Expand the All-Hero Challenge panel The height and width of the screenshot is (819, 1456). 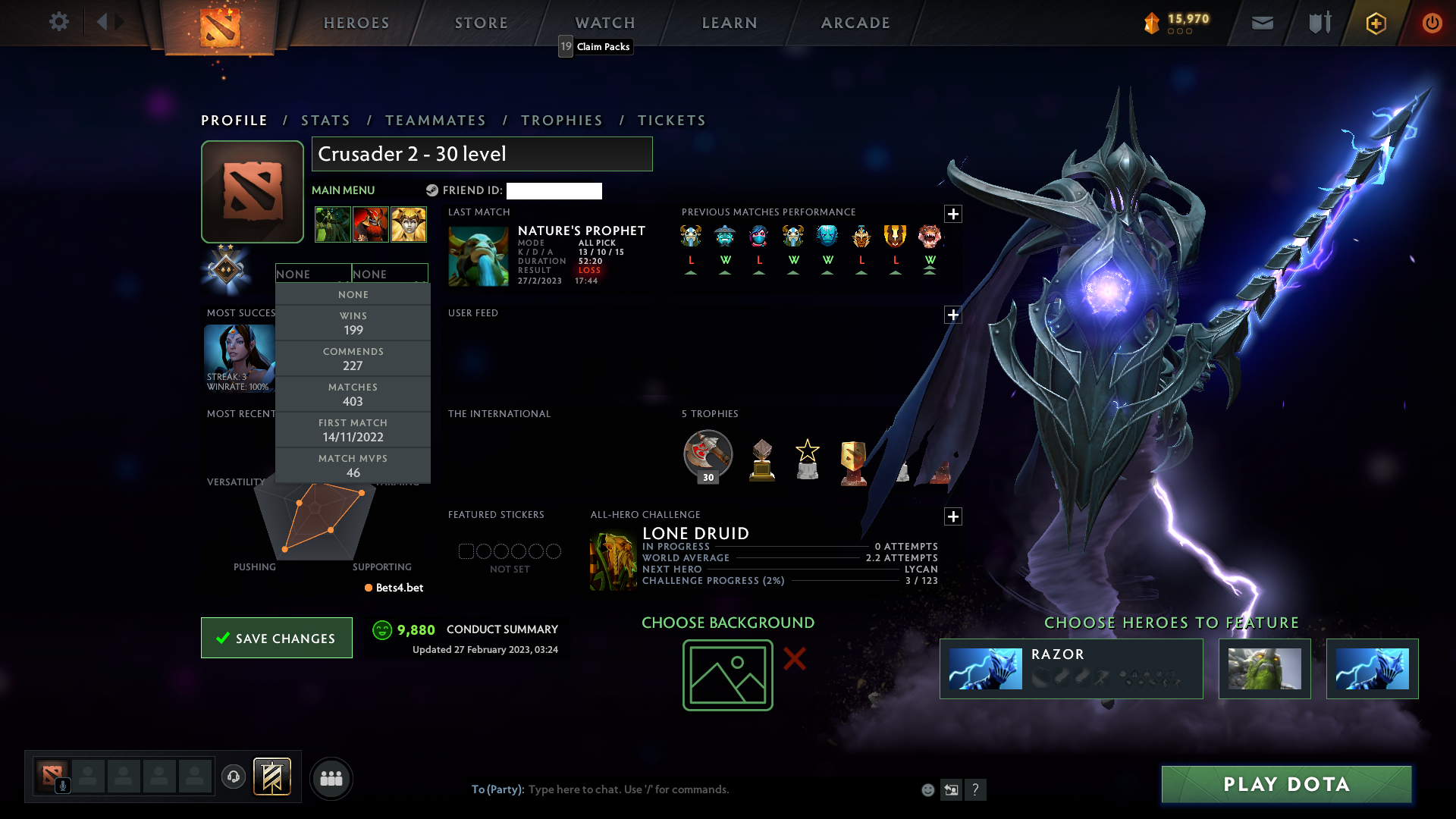(x=953, y=516)
